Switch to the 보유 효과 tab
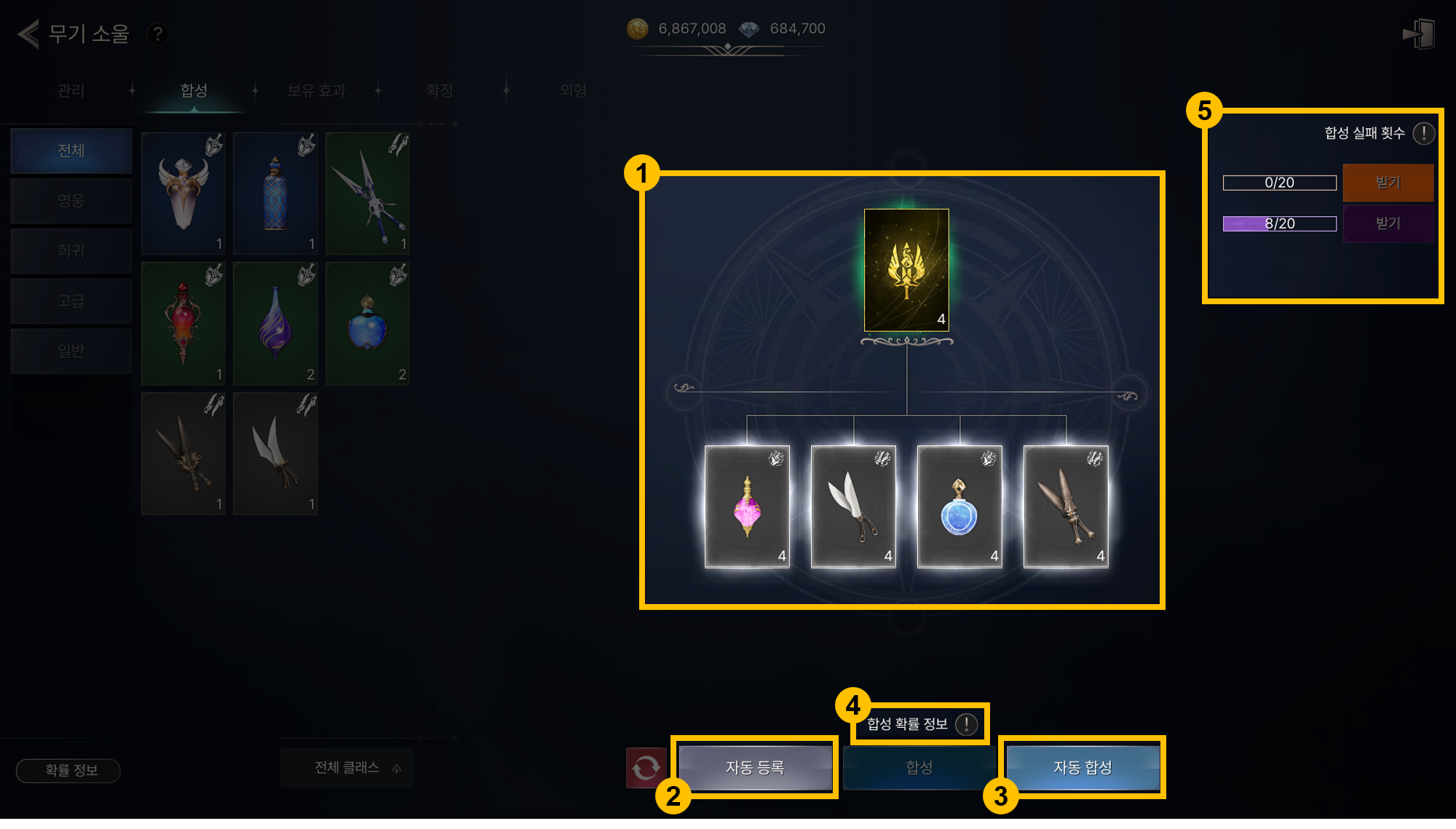 (316, 90)
